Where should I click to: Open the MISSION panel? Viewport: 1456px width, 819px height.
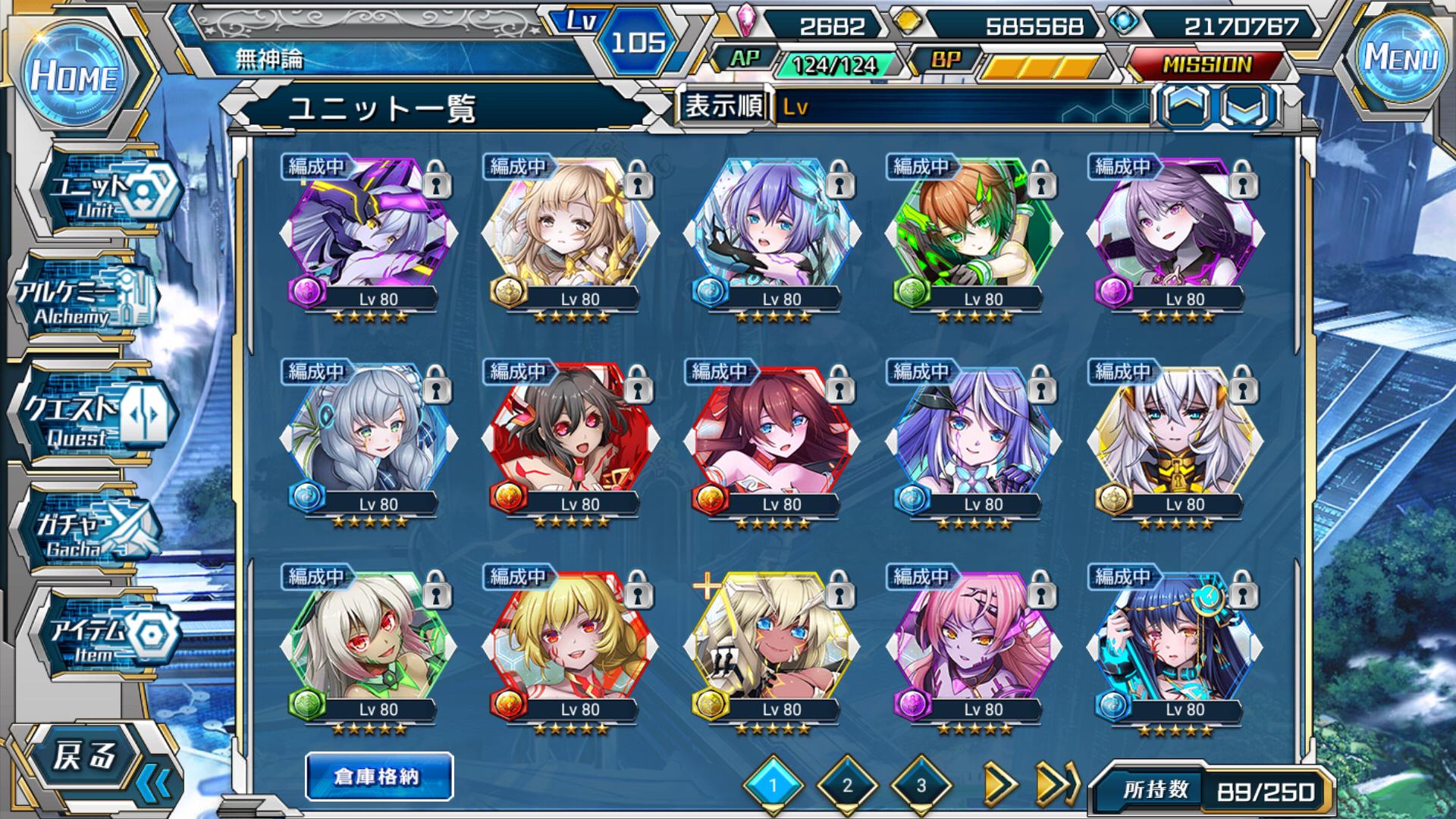click(1207, 65)
